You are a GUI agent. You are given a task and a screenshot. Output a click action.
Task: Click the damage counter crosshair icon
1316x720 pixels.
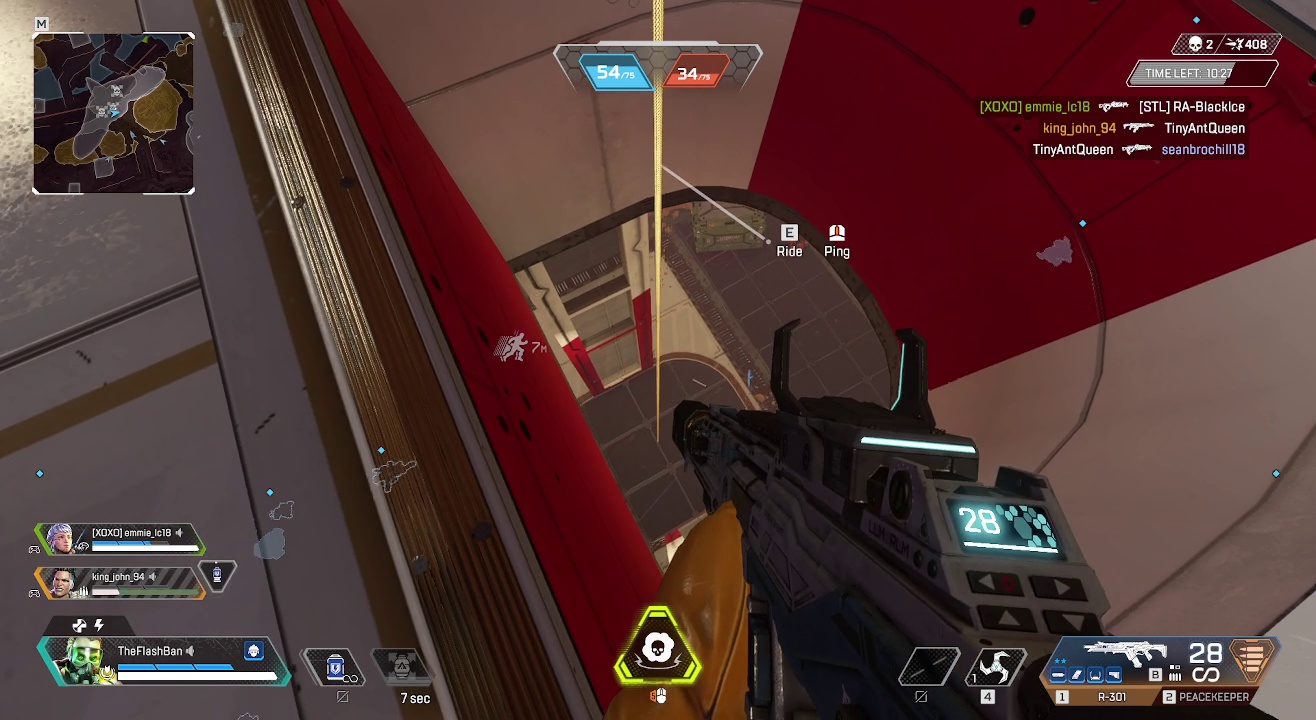[x=1234, y=44]
